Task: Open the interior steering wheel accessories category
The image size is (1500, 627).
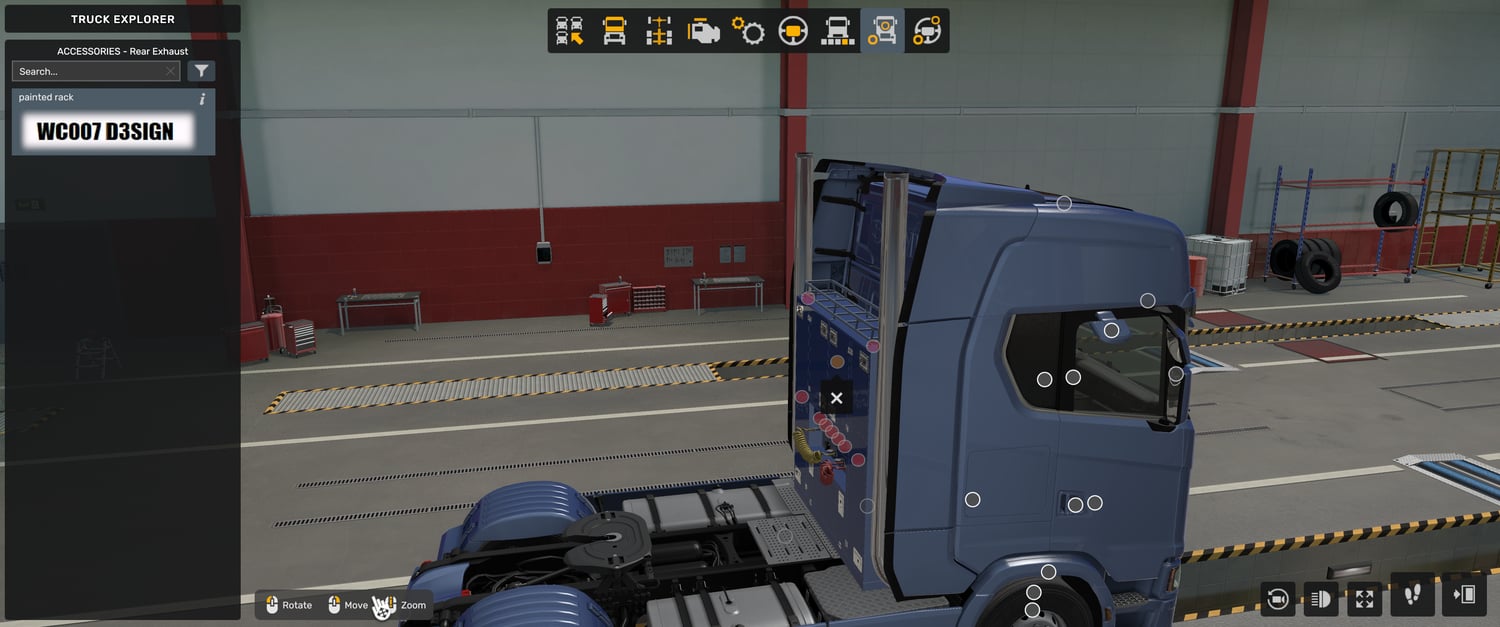Action: coord(927,31)
